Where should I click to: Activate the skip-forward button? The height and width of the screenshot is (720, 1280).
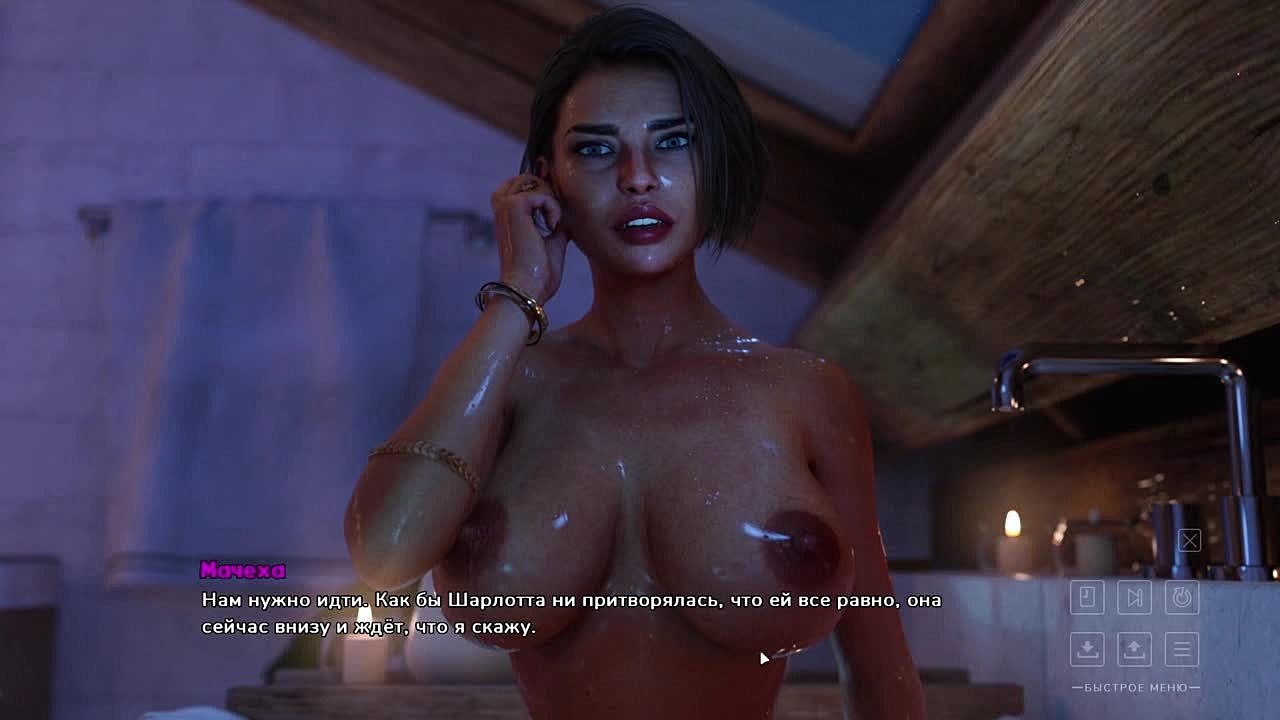click(1134, 598)
